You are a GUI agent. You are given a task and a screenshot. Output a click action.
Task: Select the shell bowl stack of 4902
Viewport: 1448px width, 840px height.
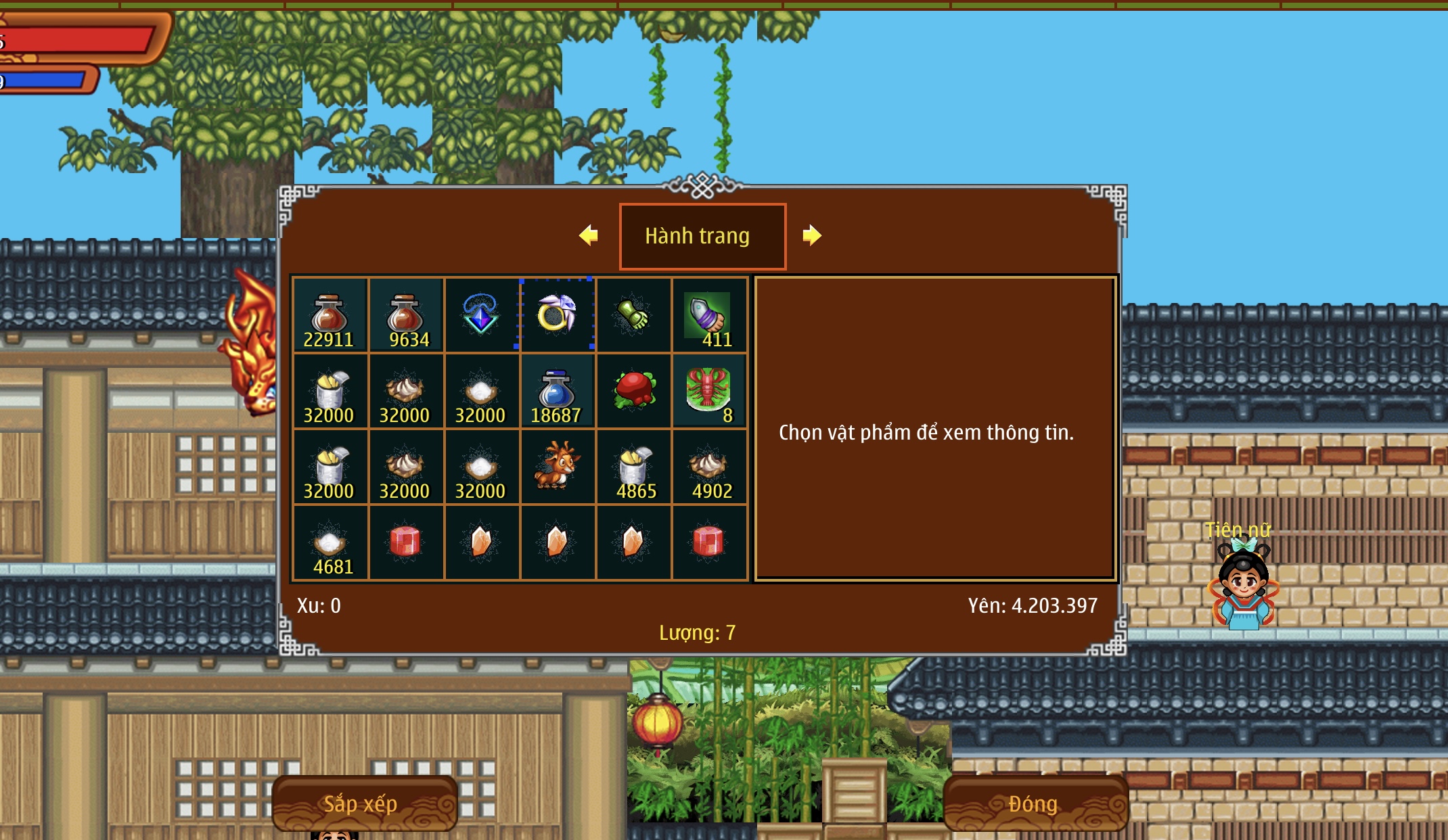point(708,467)
